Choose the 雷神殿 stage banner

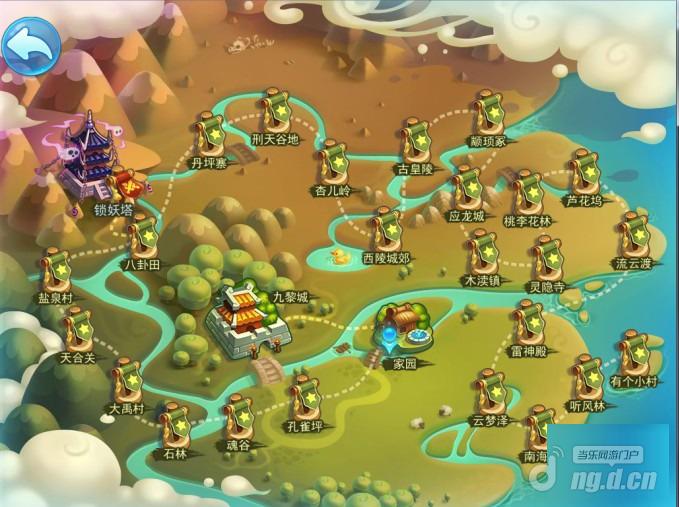(x=527, y=324)
